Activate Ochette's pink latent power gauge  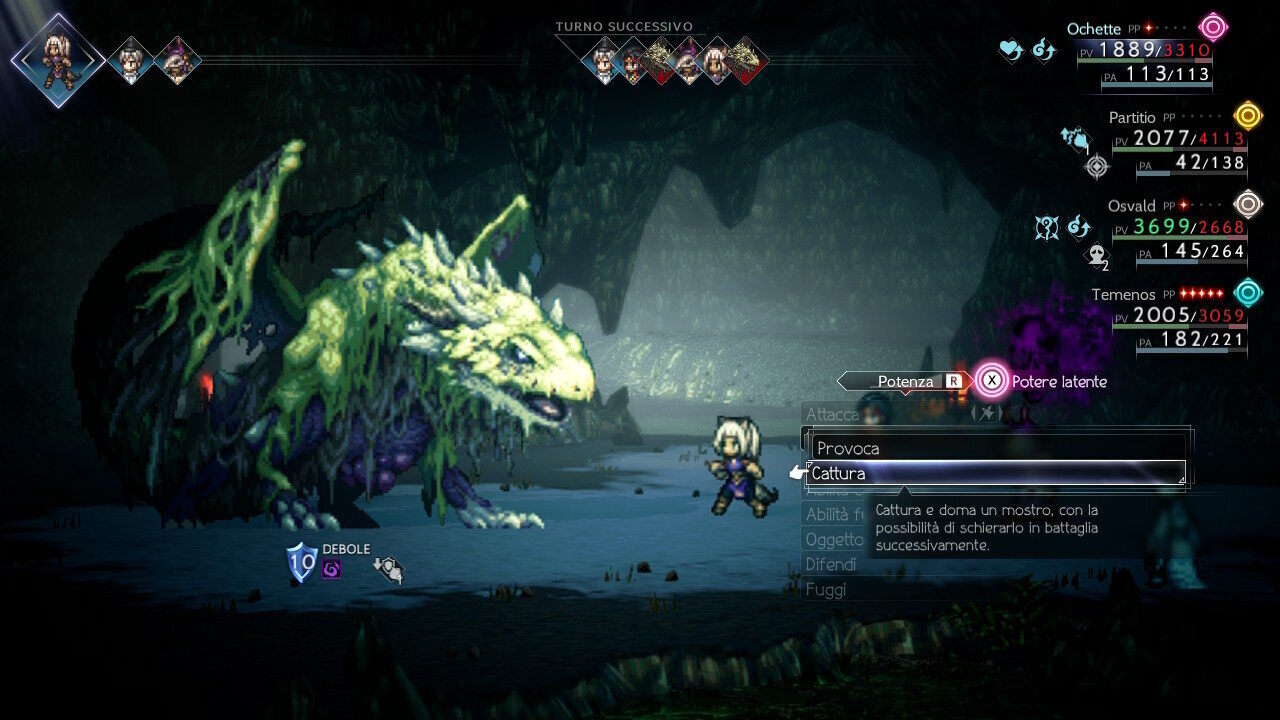[1213, 27]
